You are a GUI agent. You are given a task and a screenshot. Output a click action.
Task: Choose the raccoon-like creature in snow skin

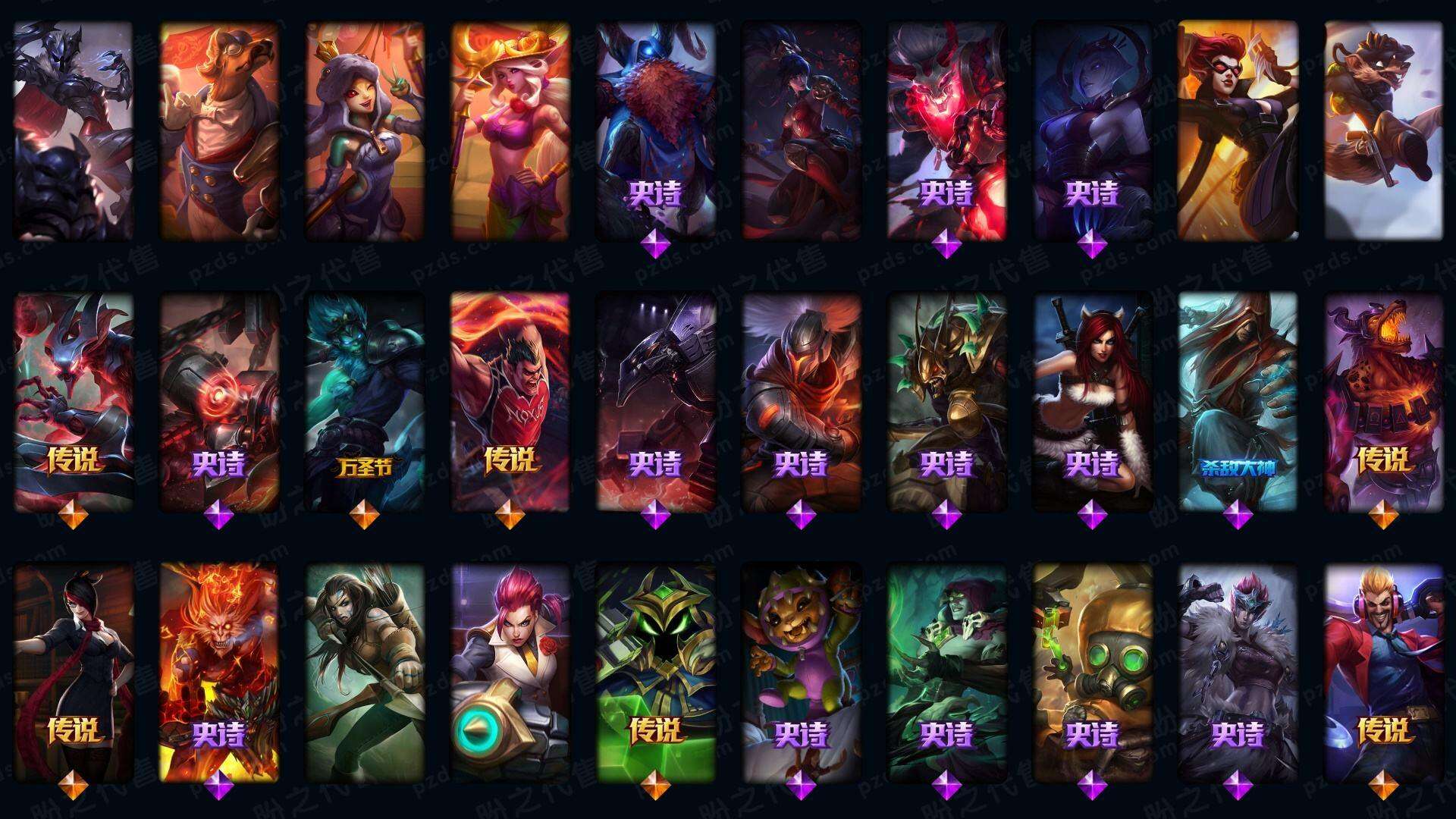[x=1383, y=130]
